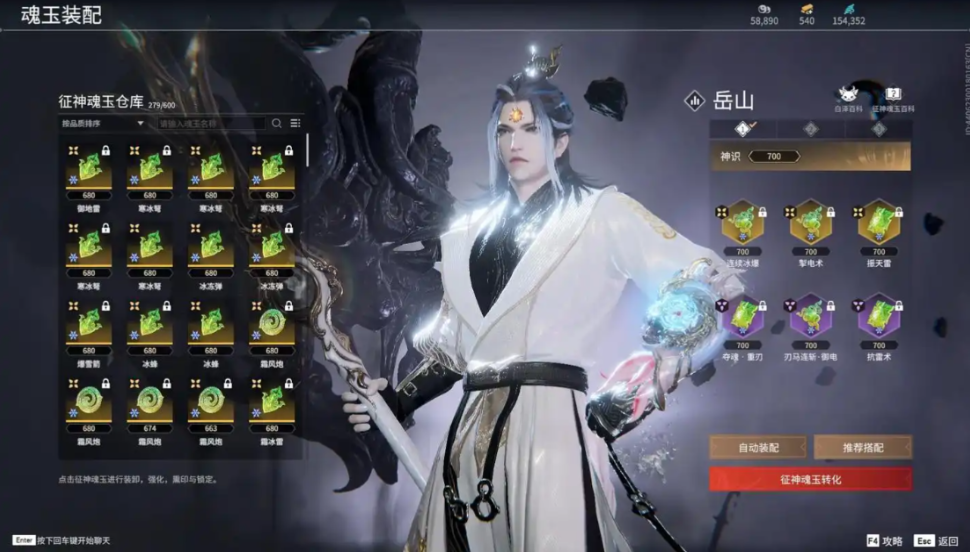Switch to loadout tab 2

(810, 129)
